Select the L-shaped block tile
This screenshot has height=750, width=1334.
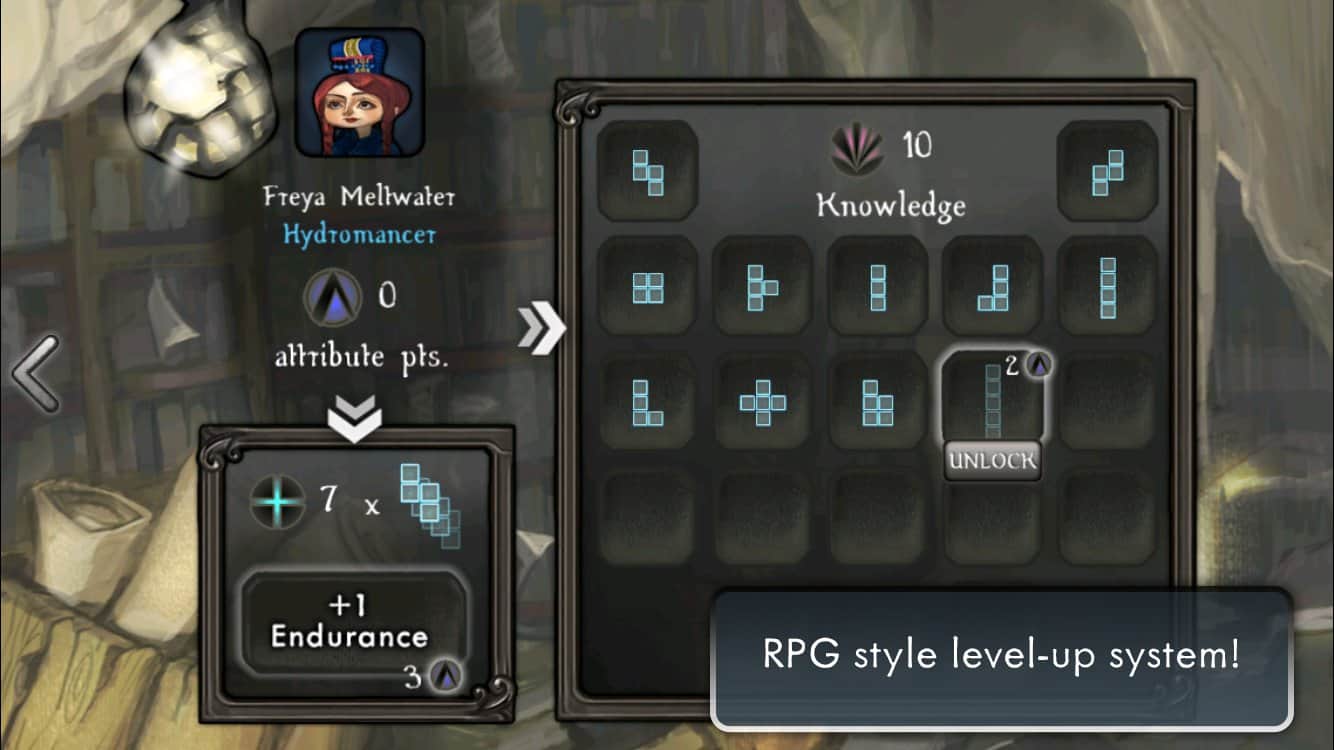[x=648, y=402]
